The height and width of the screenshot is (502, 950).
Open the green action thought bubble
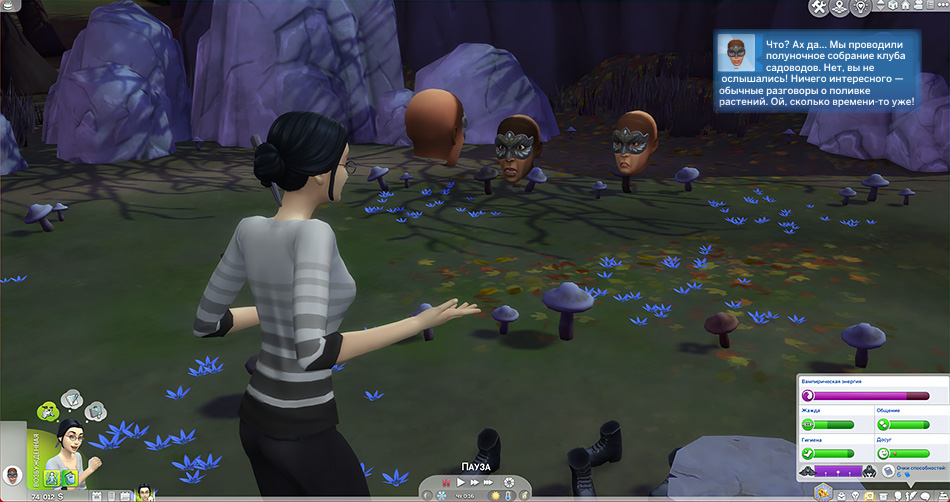pos(47,409)
